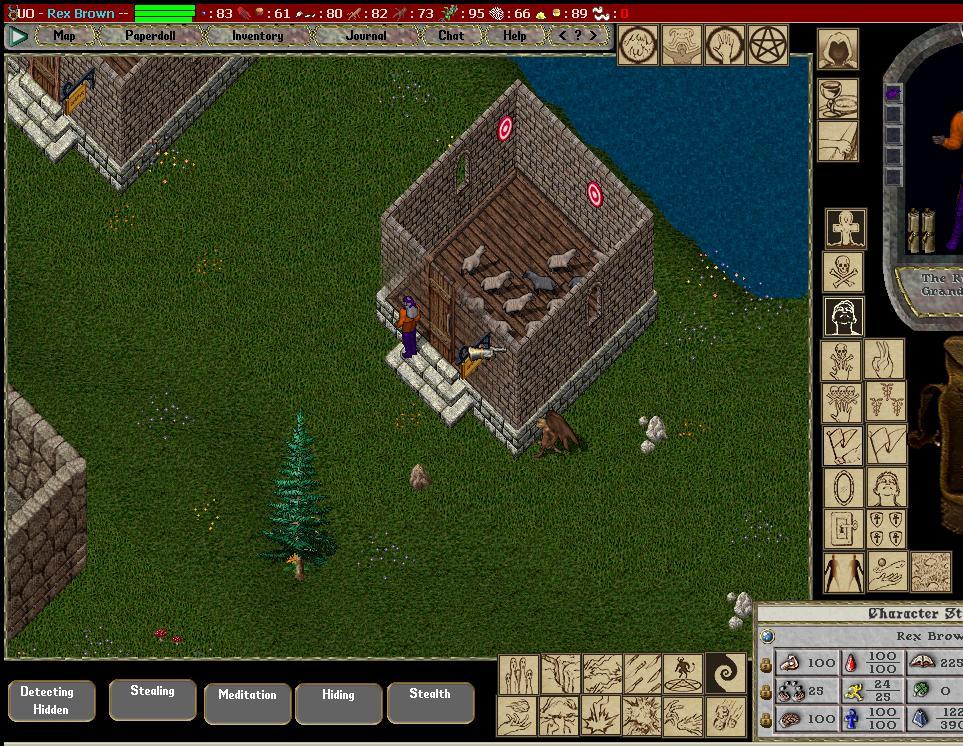This screenshot has width=963, height=746.
Task: Open the Chat menu
Action: click(451, 36)
